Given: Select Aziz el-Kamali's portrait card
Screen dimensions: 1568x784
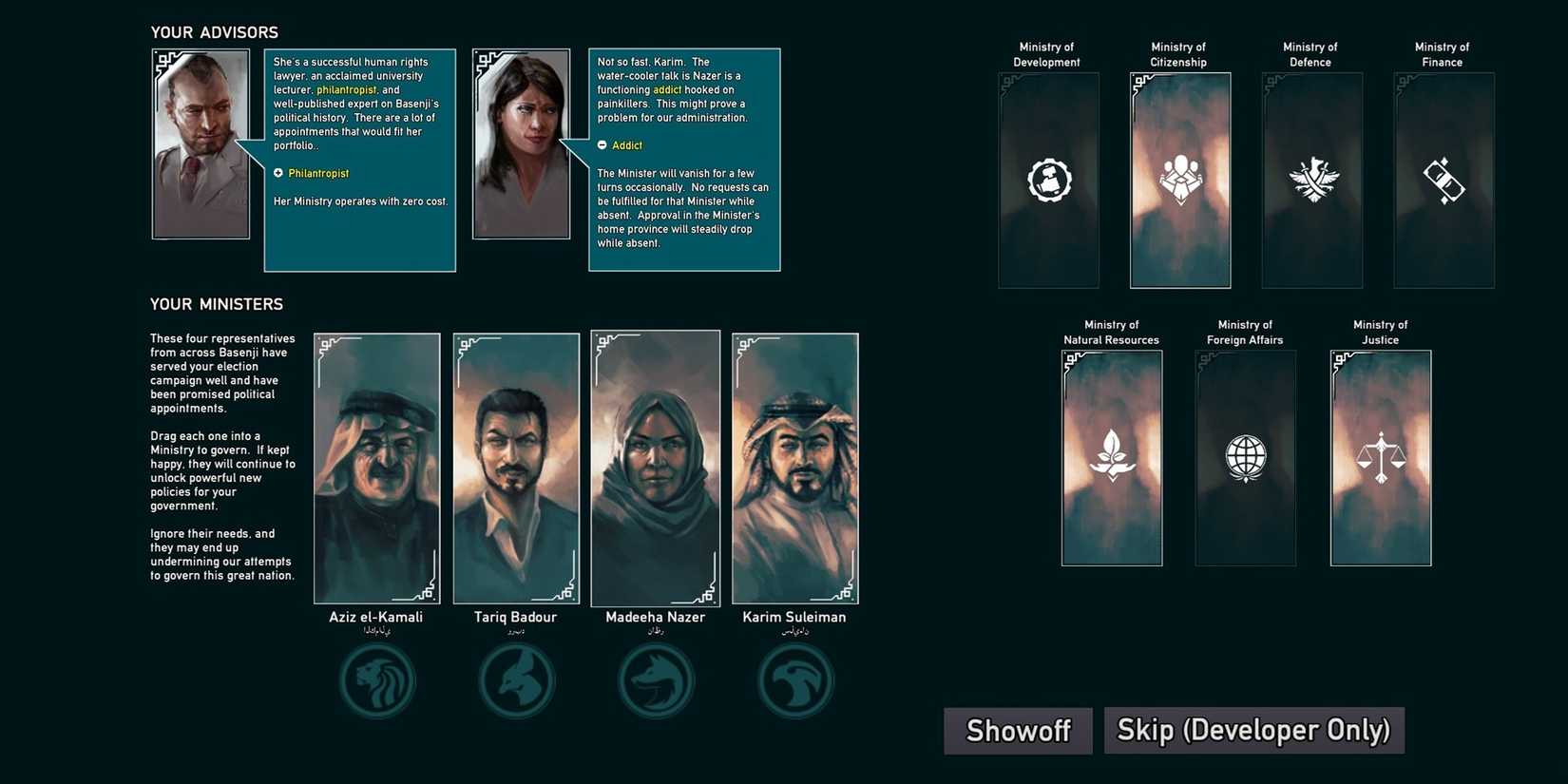Looking at the screenshot, I should [377, 468].
